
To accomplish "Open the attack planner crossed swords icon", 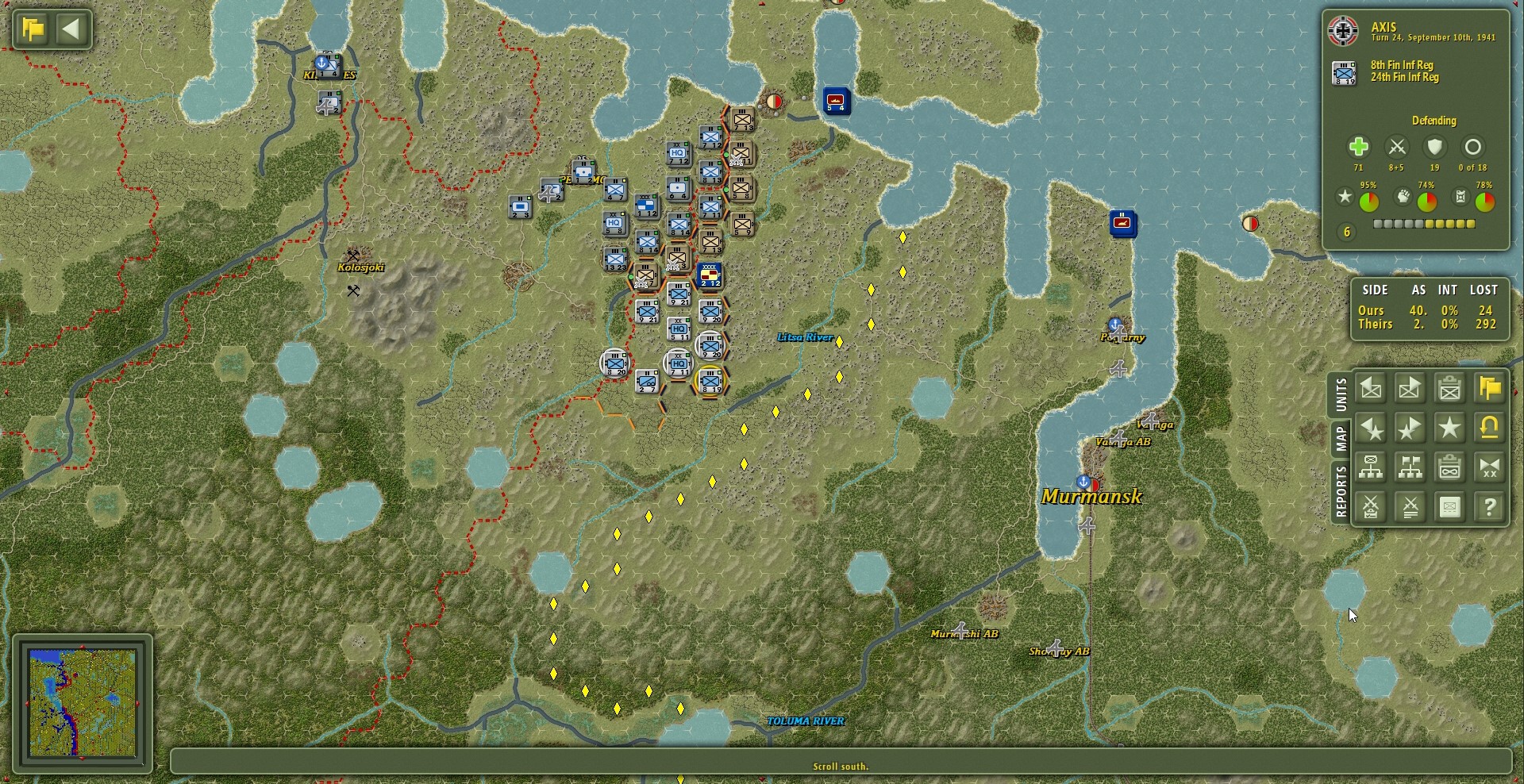I will (1371, 508).
